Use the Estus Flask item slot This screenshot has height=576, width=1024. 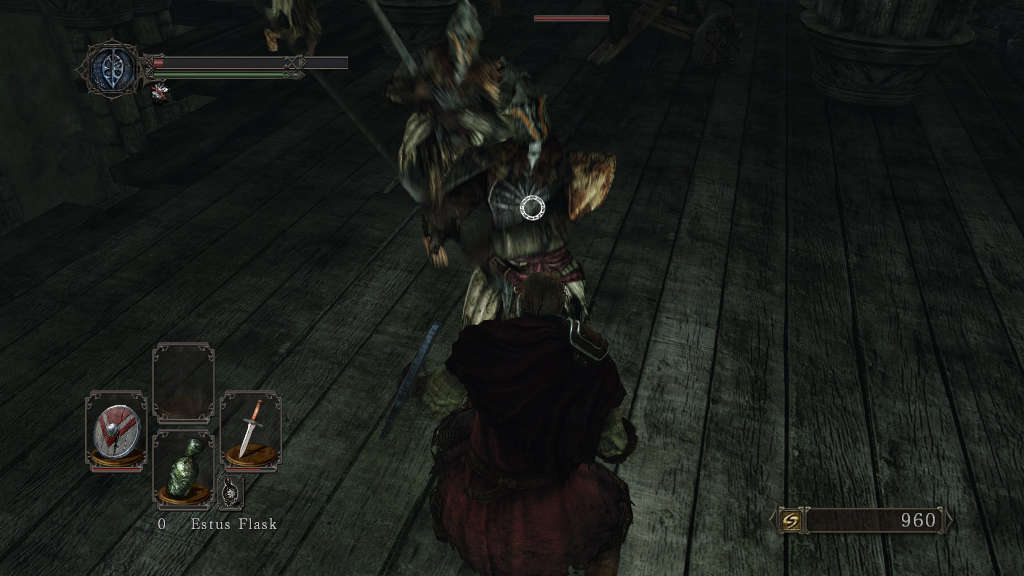183,471
